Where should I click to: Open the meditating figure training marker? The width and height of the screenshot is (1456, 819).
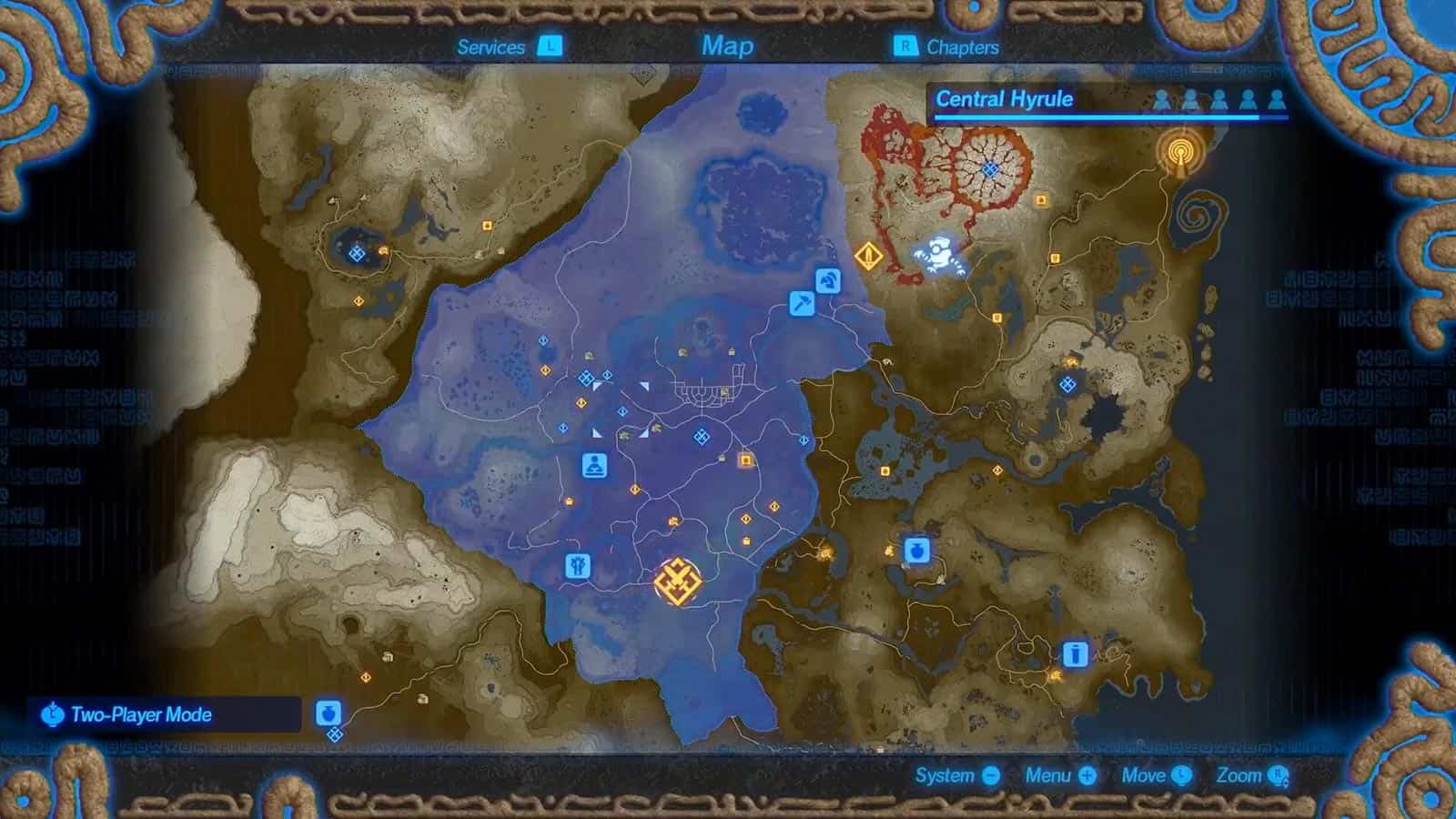tap(595, 465)
